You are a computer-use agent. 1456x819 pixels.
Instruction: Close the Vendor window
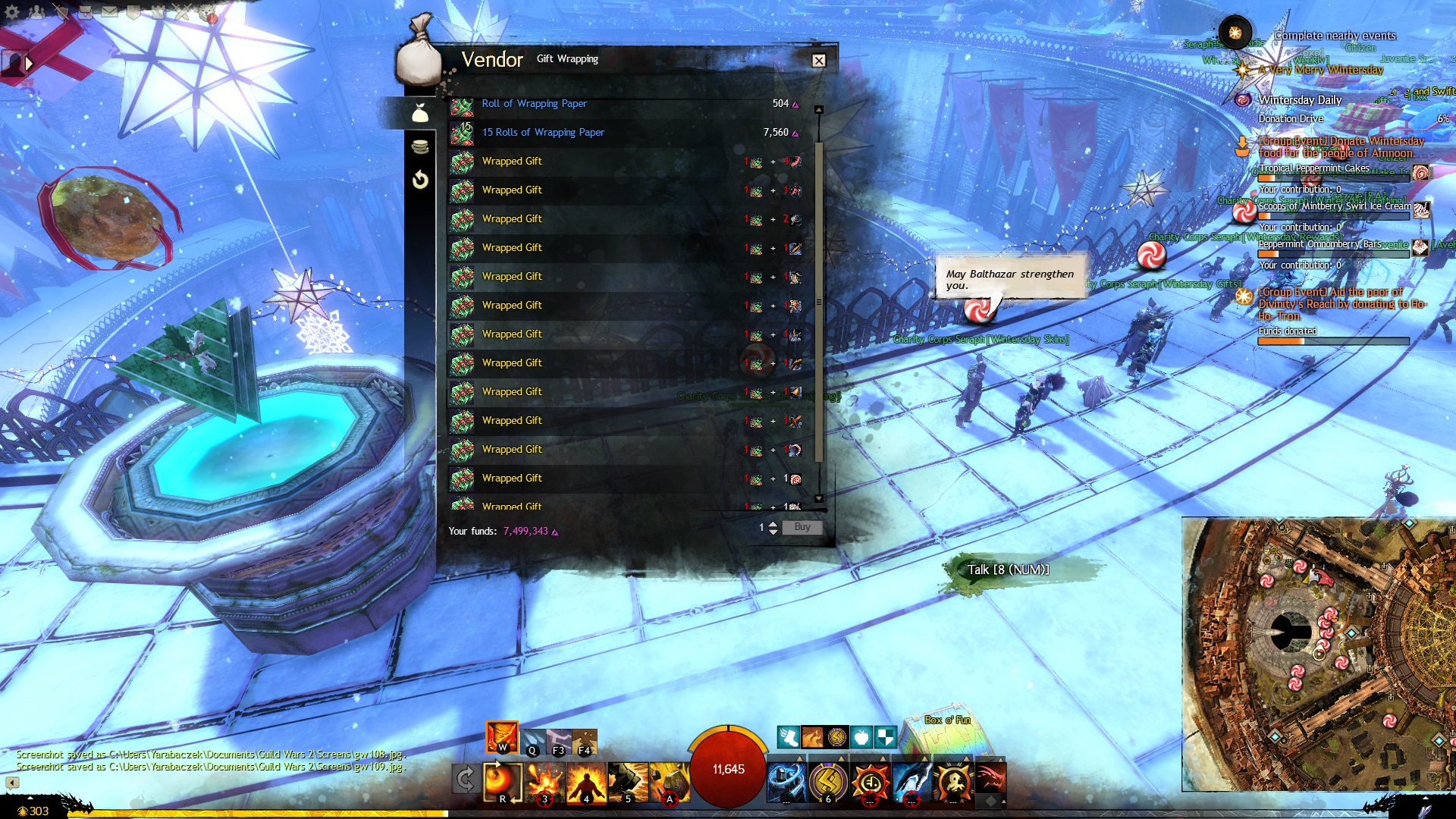[818, 61]
